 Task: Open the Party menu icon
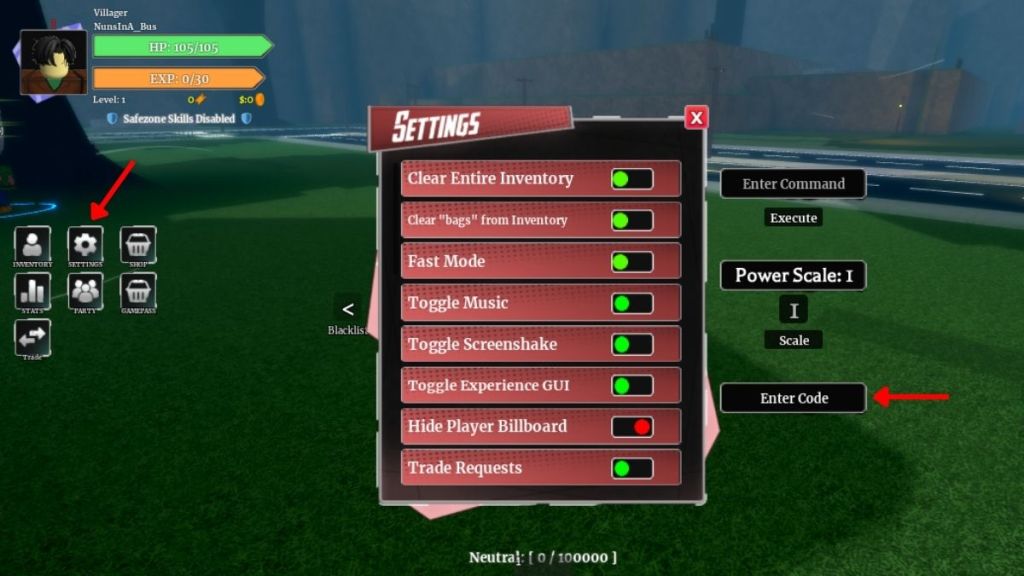[x=85, y=290]
